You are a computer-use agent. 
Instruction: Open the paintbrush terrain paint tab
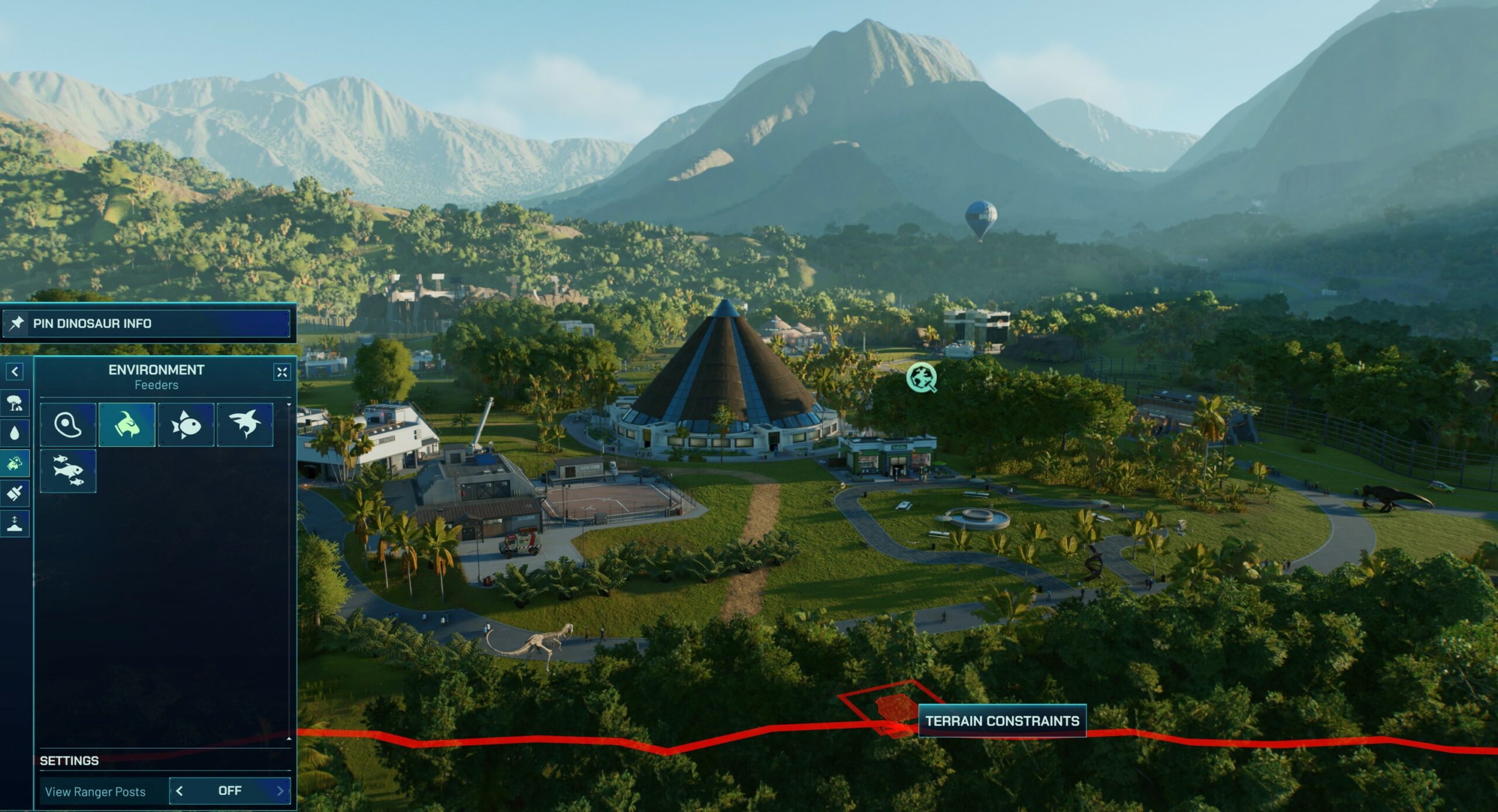tap(15, 494)
